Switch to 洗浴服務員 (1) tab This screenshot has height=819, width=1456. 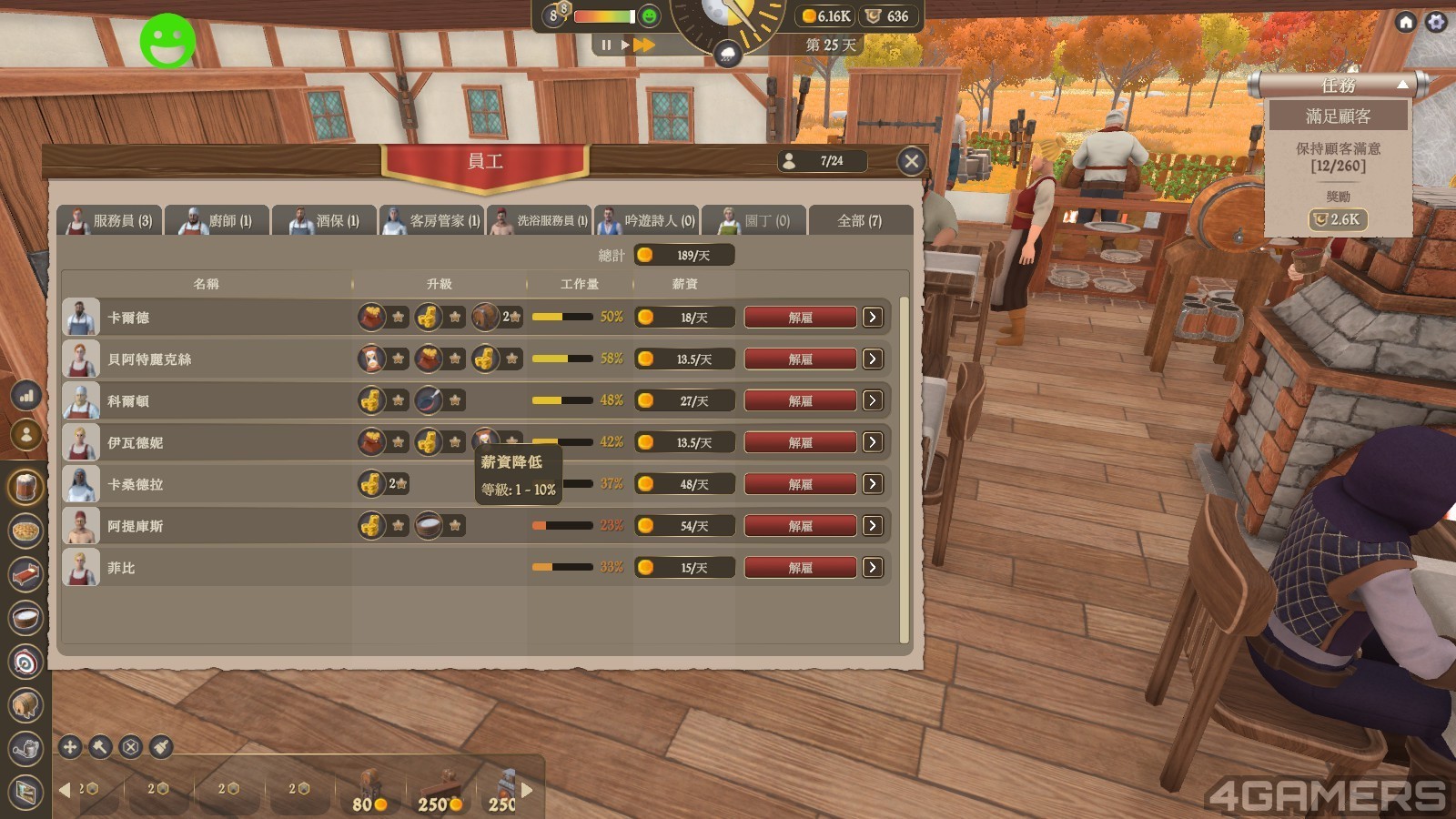(539, 221)
